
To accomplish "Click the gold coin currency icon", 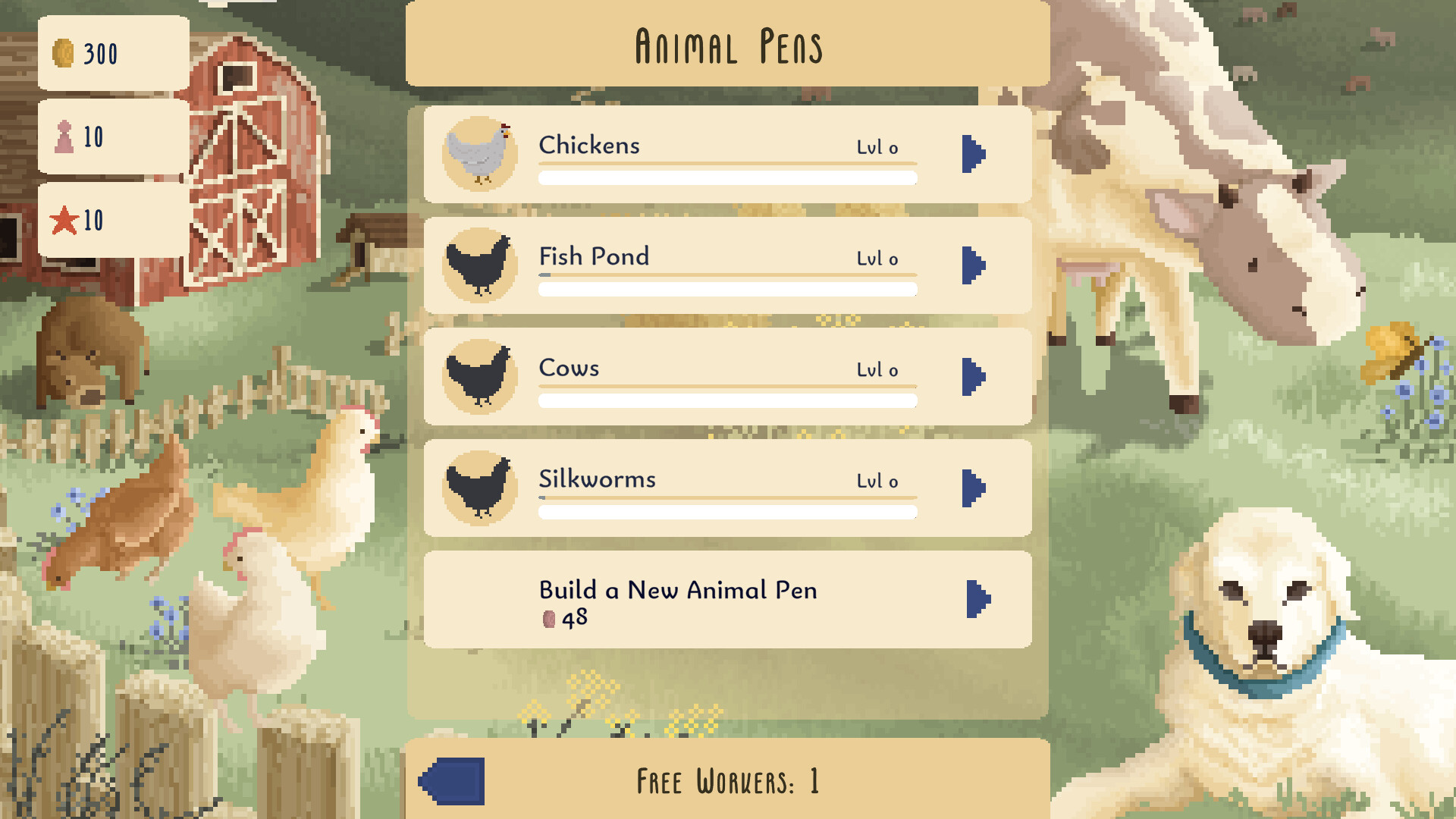I will 64,53.
